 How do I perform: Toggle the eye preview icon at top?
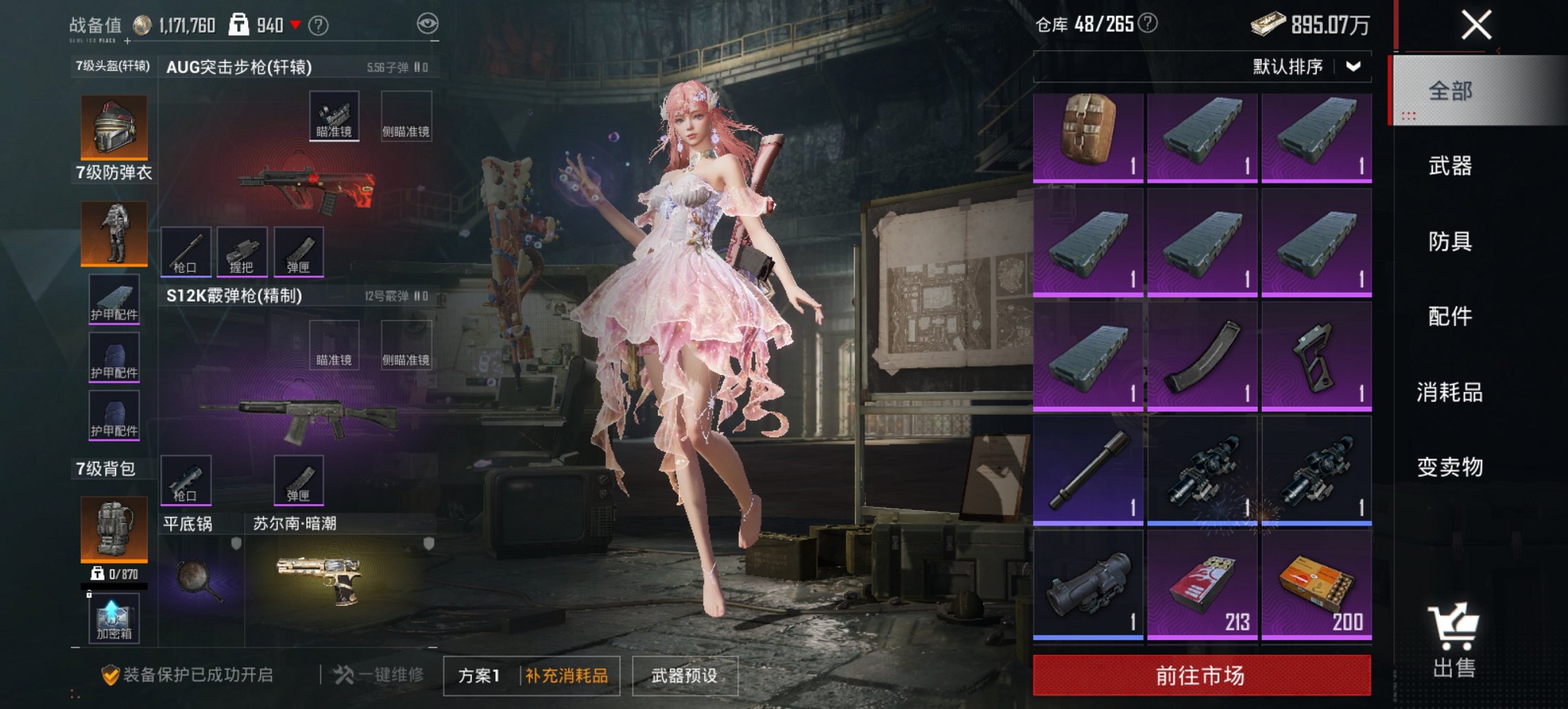pos(428,22)
